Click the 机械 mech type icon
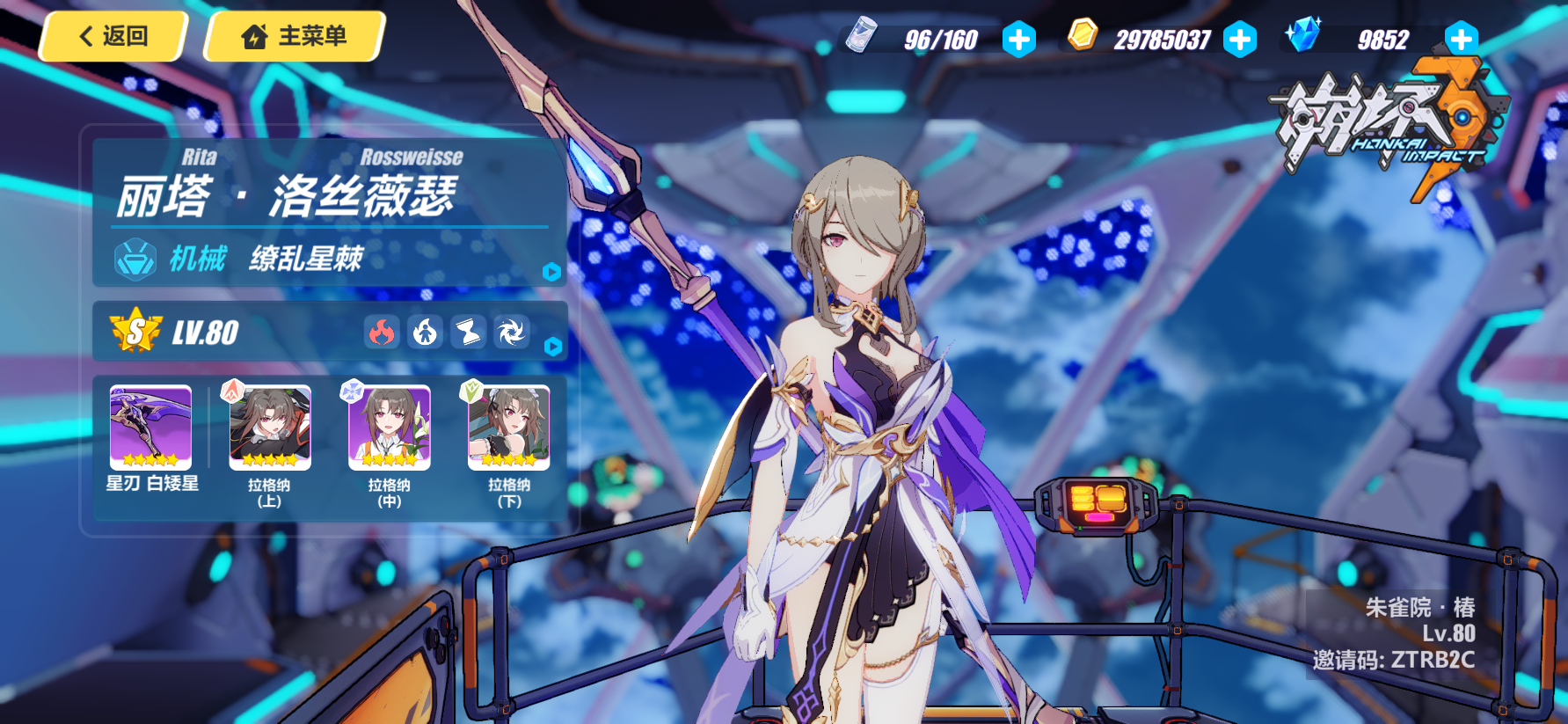1568x724 pixels. [135, 260]
